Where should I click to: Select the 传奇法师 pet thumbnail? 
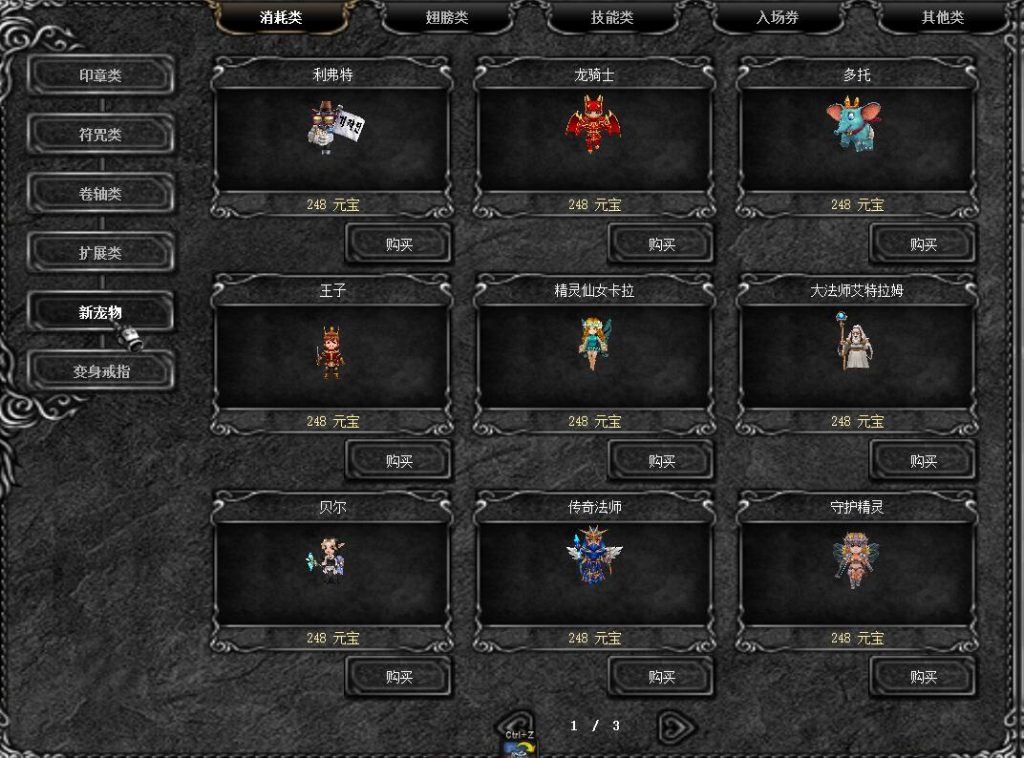[594, 558]
